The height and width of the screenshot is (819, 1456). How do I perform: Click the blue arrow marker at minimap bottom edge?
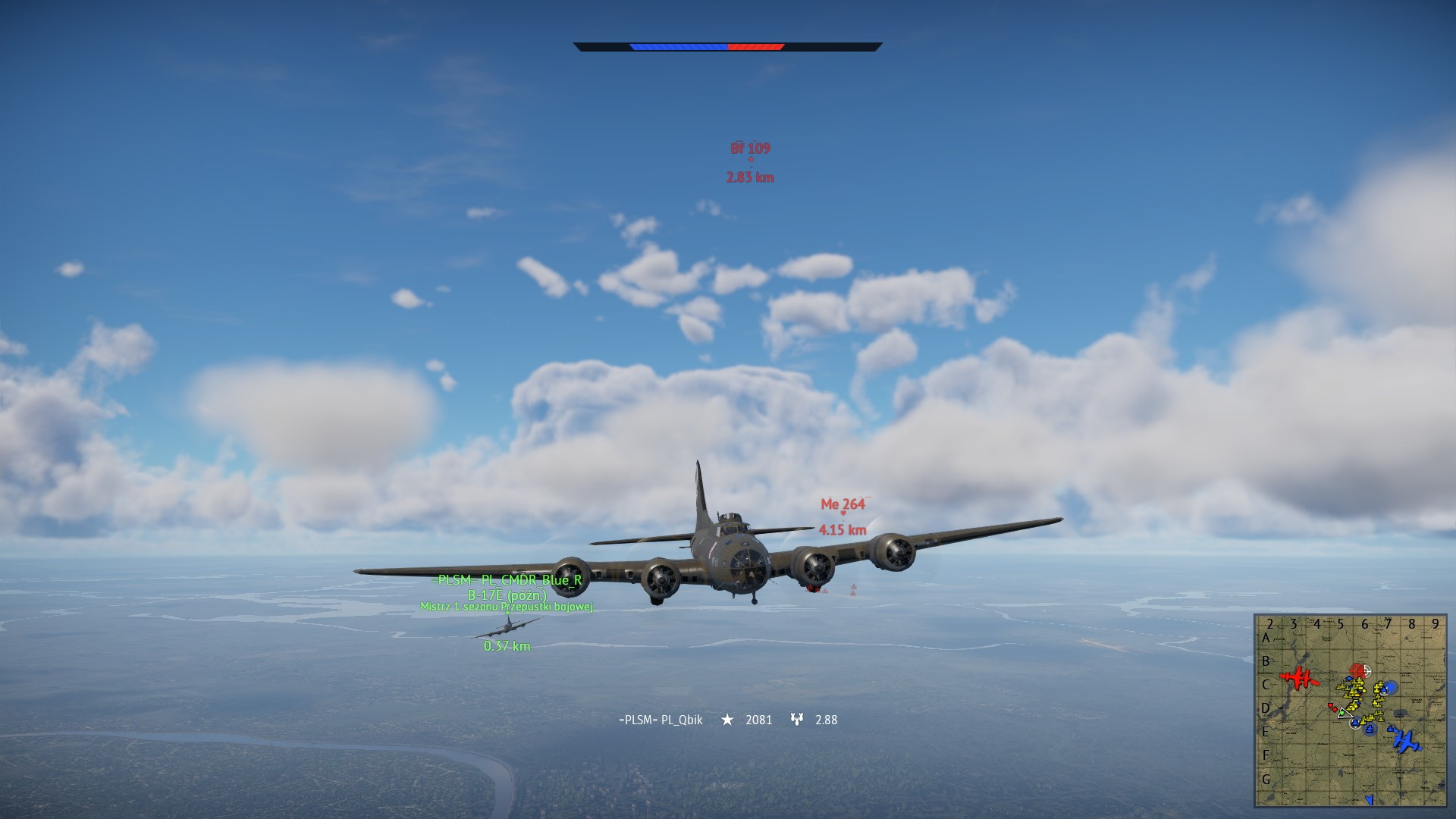(1369, 799)
